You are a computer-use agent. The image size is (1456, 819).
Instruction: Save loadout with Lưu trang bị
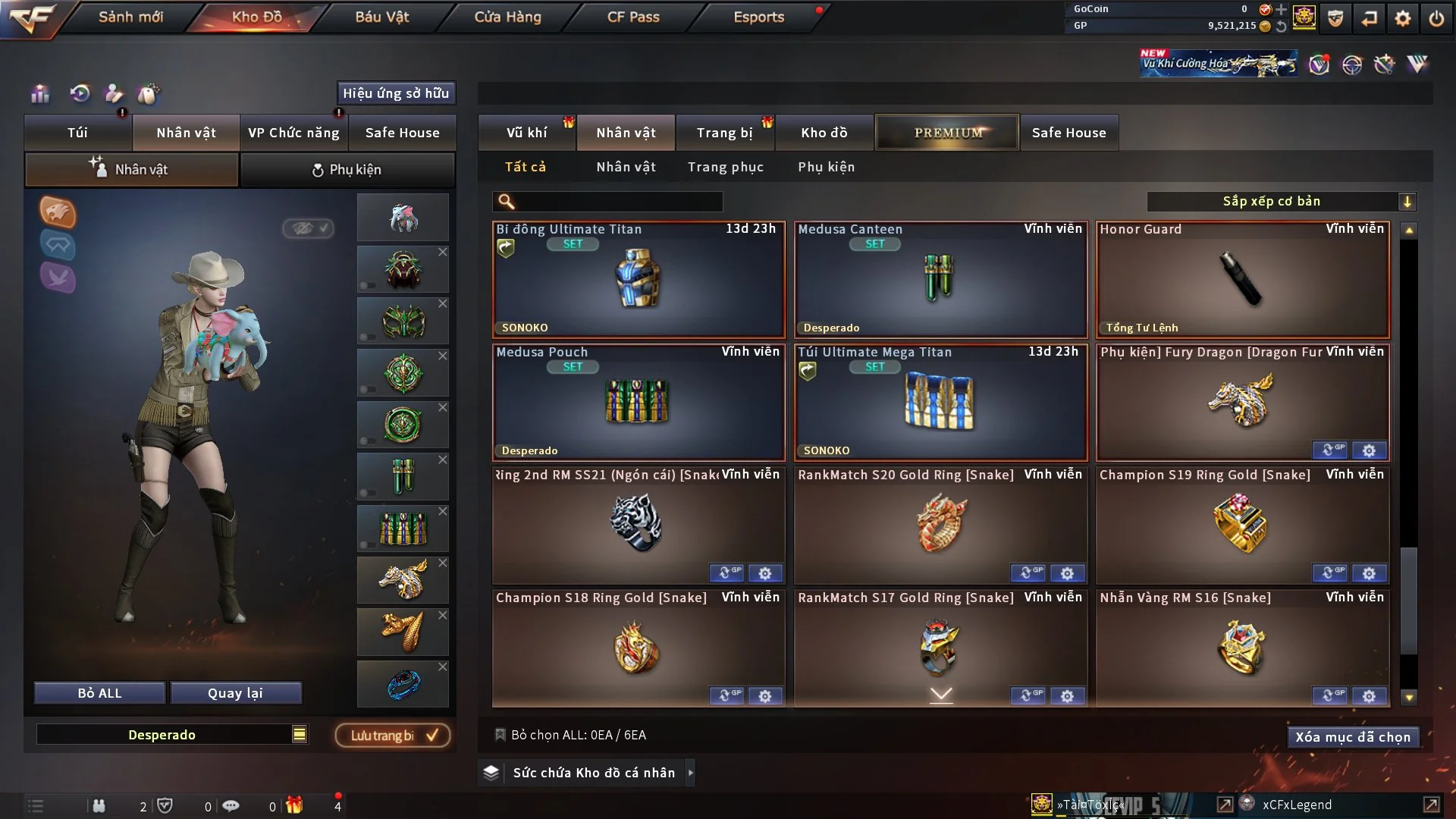pos(393,736)
